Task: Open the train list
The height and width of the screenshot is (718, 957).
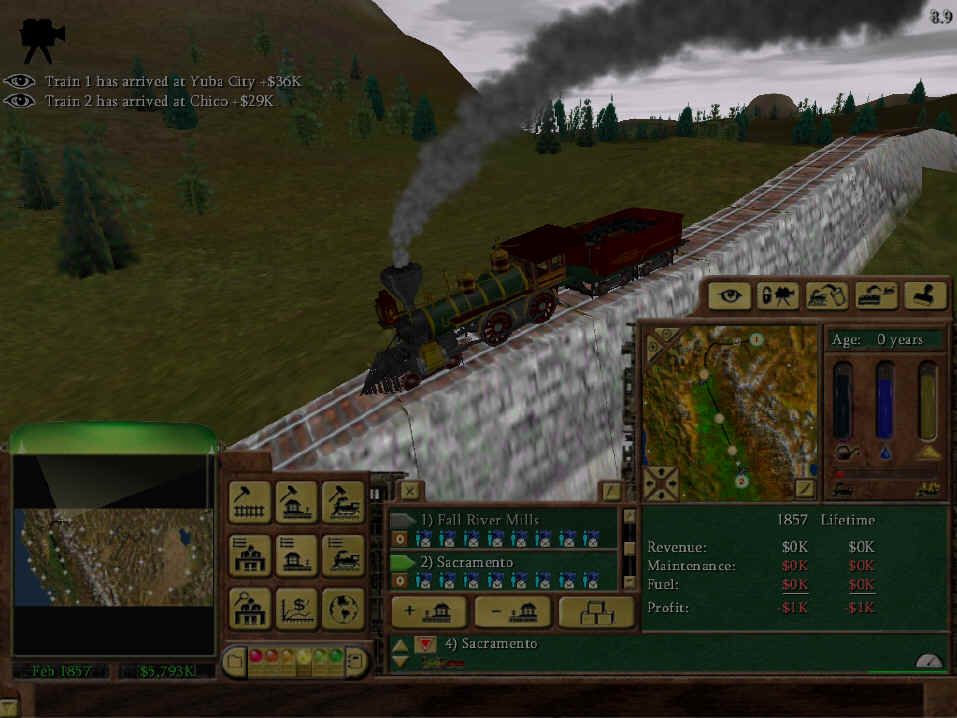Action: 342,555
